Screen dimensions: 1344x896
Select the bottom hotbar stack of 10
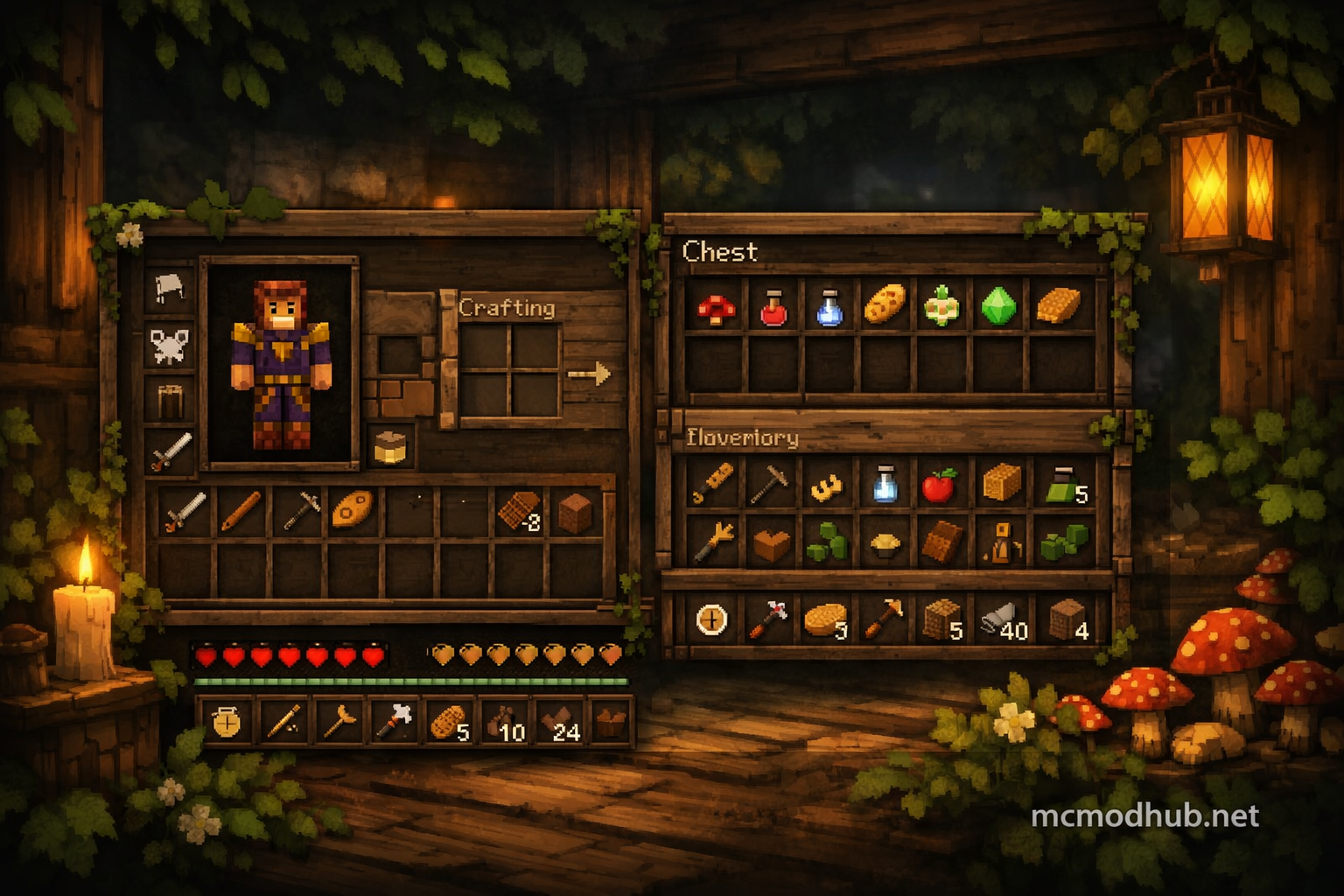(x=506, y=723)
